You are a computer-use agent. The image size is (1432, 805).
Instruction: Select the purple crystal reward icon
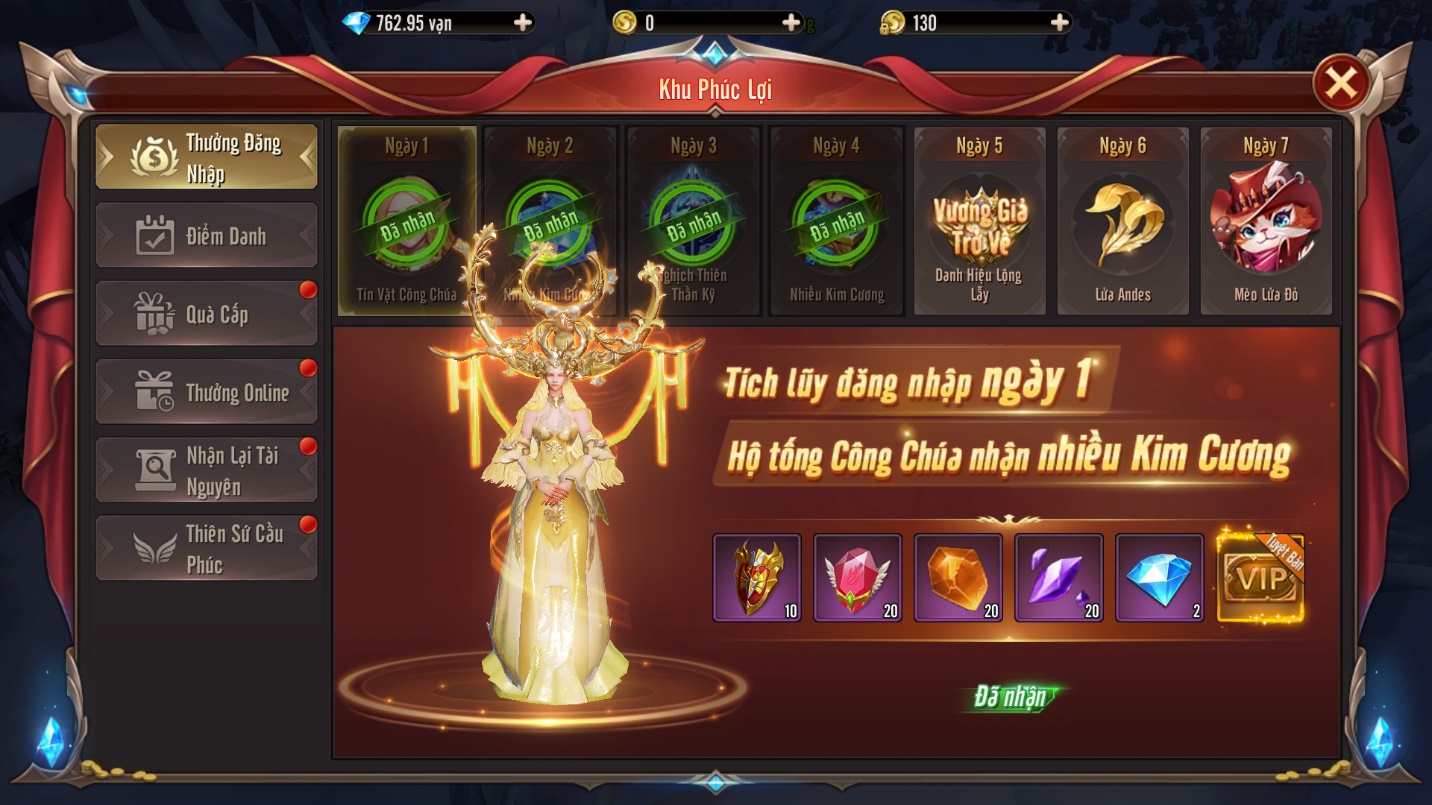coord(1059,578)
